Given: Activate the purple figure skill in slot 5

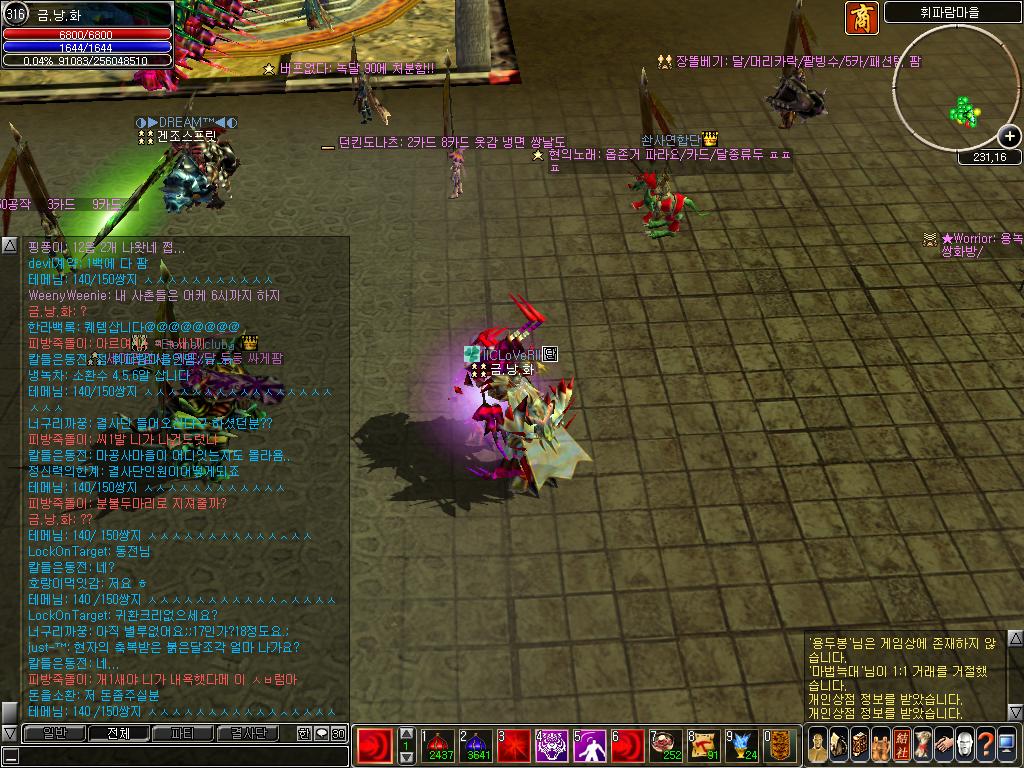Looking at the screenshot, I should [590, 745].
